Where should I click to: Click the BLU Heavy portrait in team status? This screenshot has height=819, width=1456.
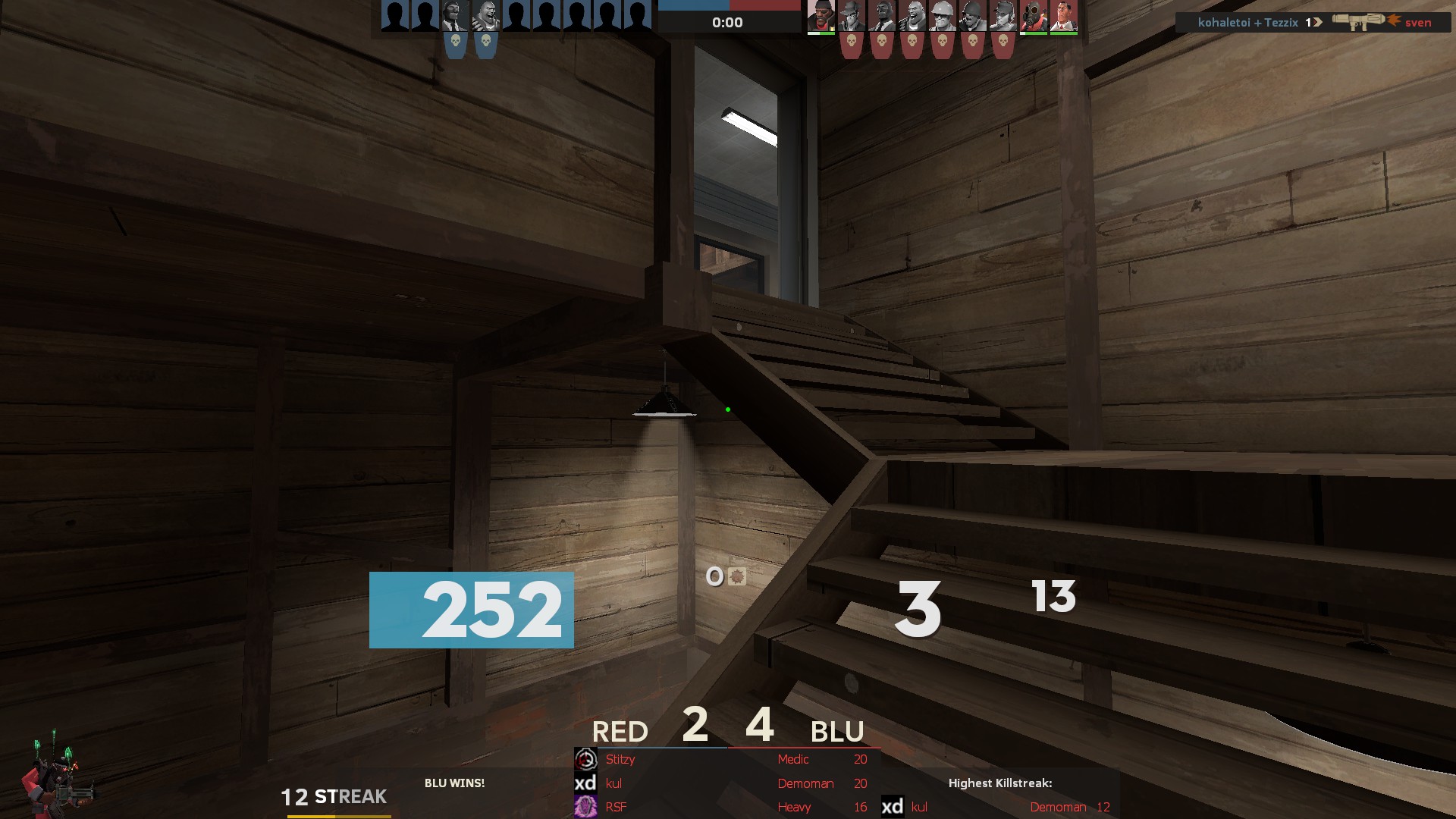tap(485, 16)
